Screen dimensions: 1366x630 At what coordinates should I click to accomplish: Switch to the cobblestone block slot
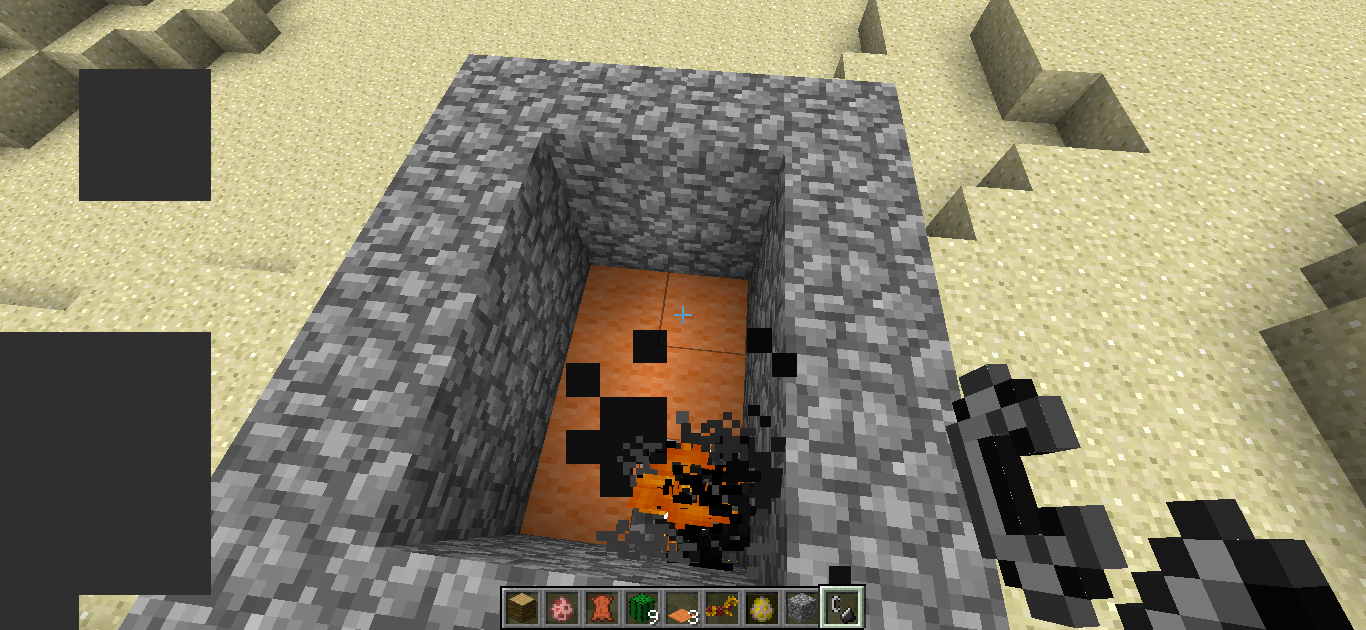click(x=800, y=606)
